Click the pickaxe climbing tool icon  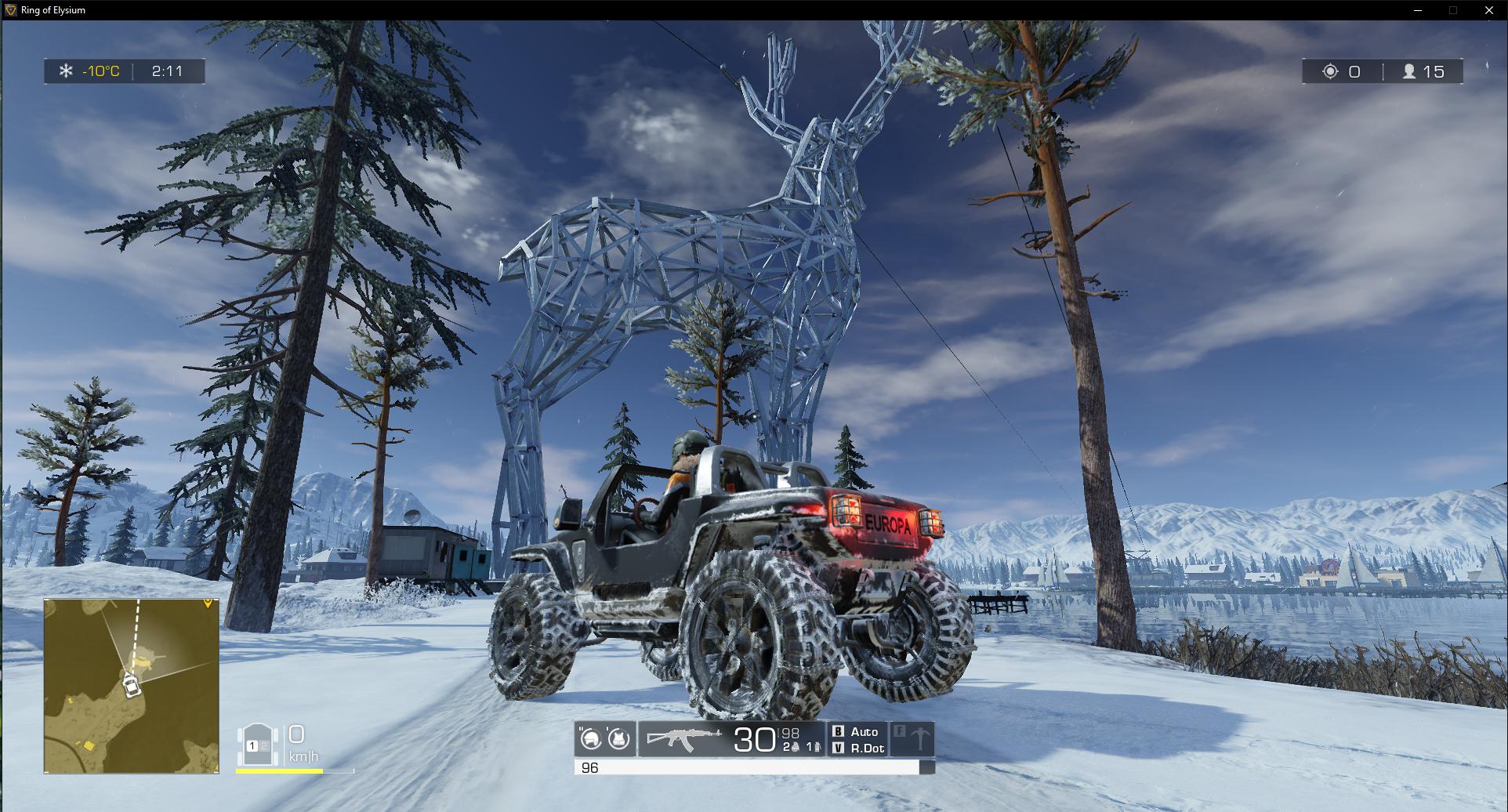[919, 739]
